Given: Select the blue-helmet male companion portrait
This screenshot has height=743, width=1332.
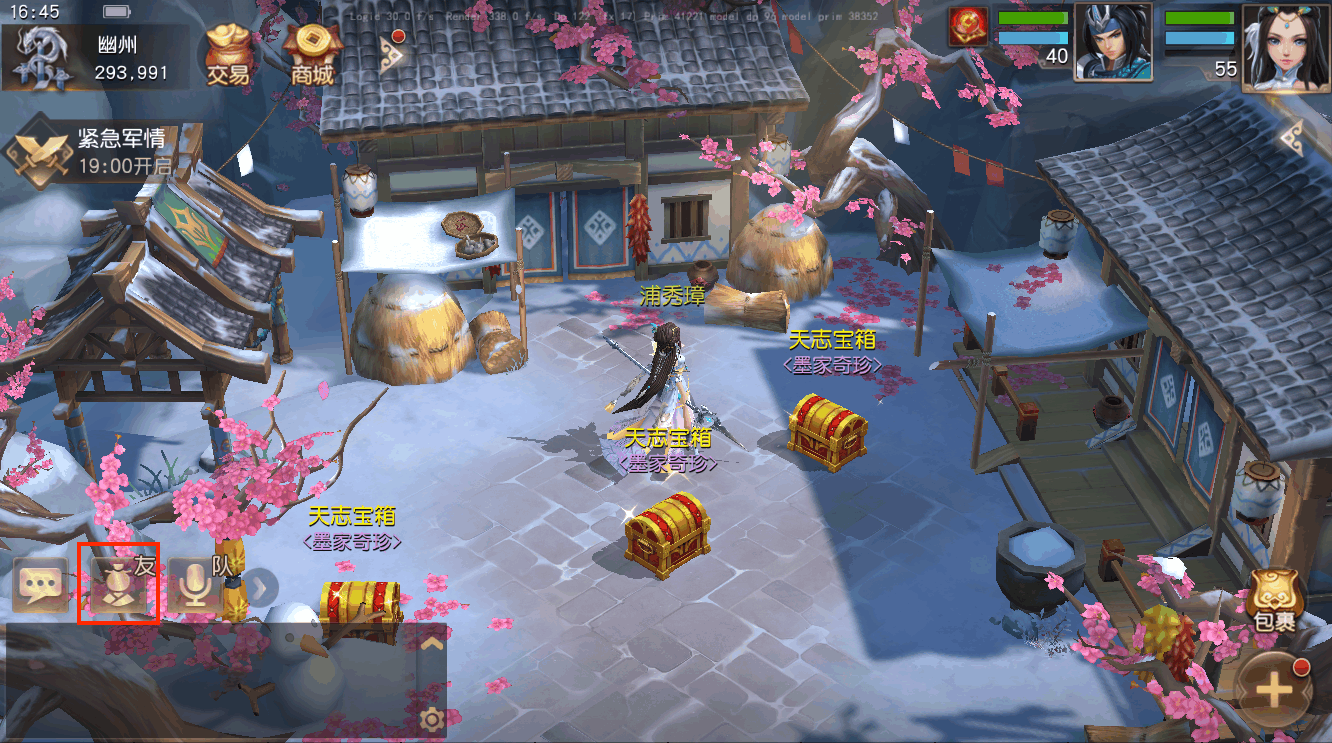Looking at the screenshot, I should tap(1113, 42).
